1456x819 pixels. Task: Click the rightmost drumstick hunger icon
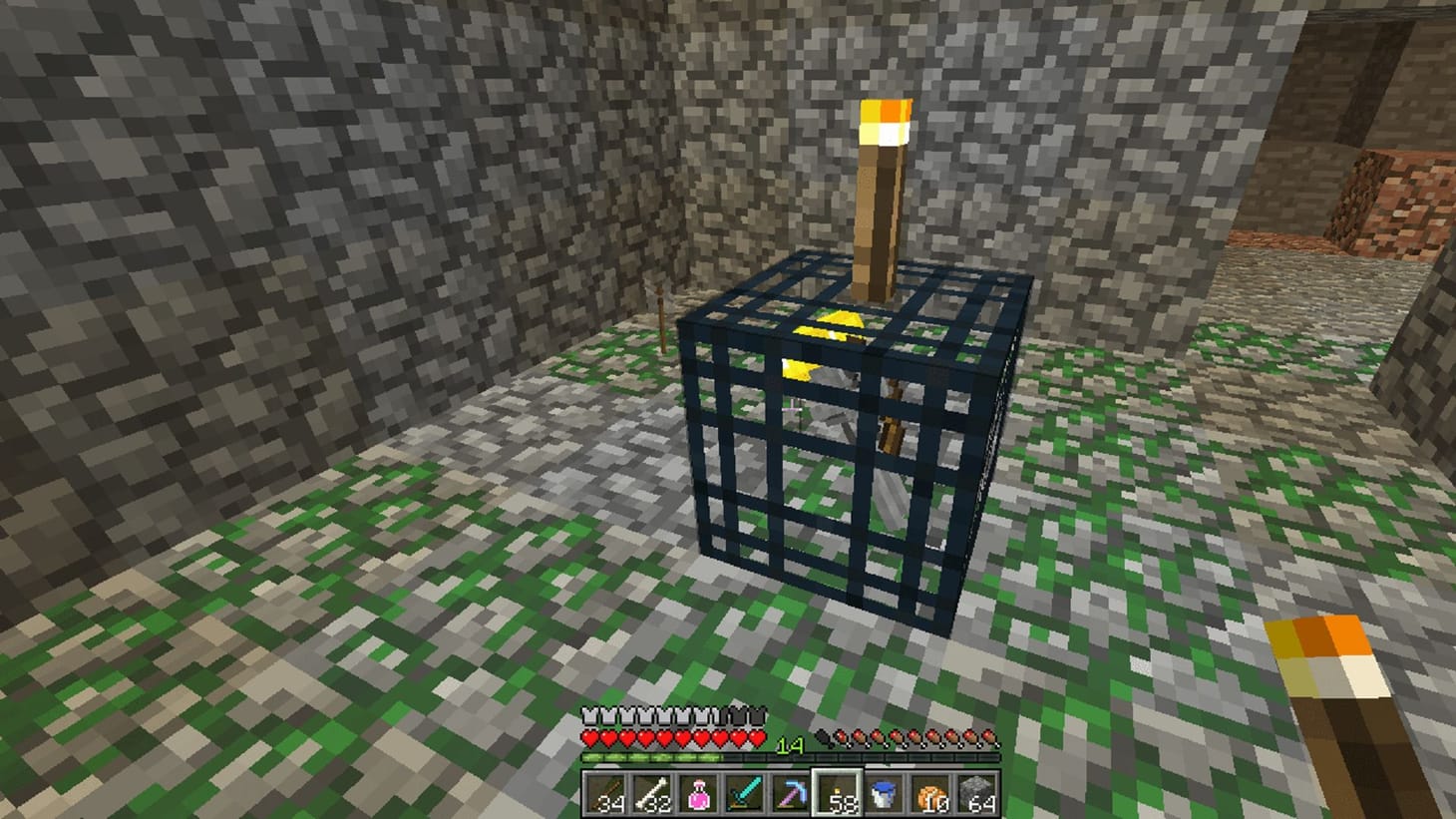987,738
